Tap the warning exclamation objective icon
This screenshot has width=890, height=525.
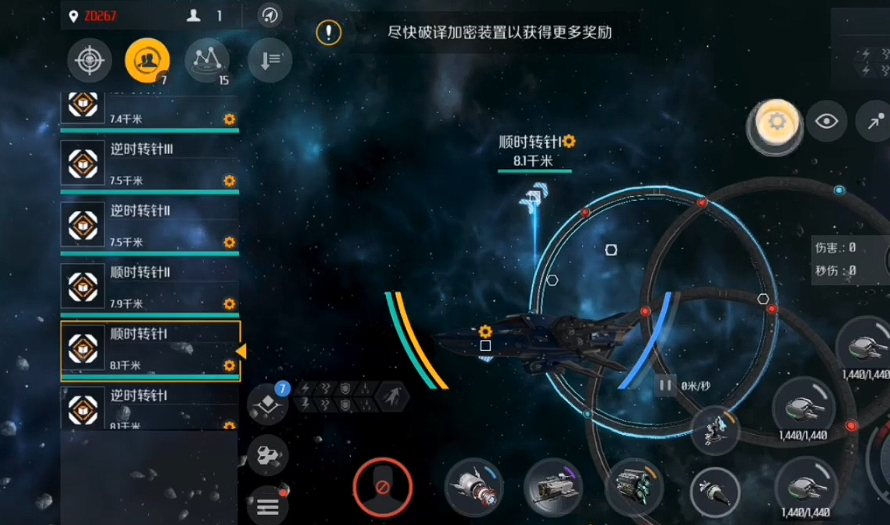coord(328,32)
